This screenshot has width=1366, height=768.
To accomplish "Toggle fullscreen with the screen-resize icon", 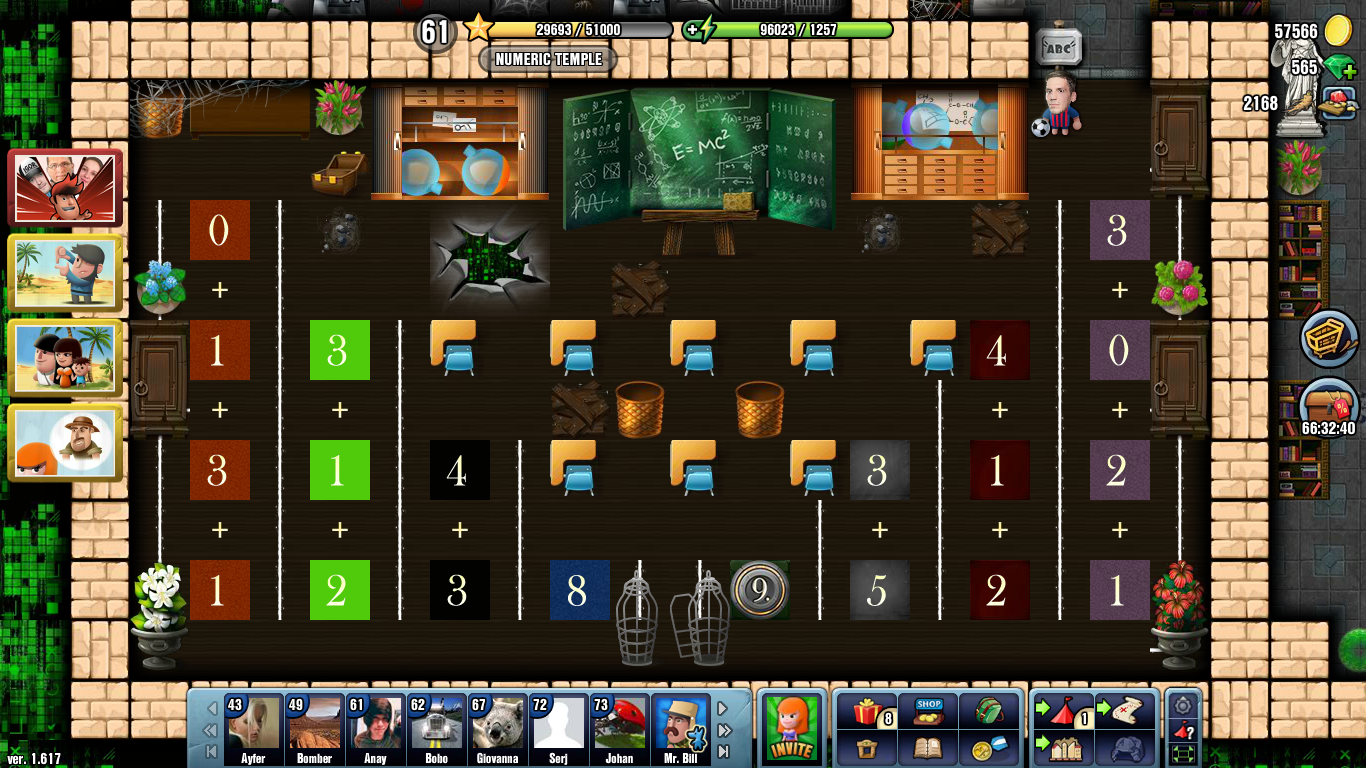I will tap(1183, 752).
